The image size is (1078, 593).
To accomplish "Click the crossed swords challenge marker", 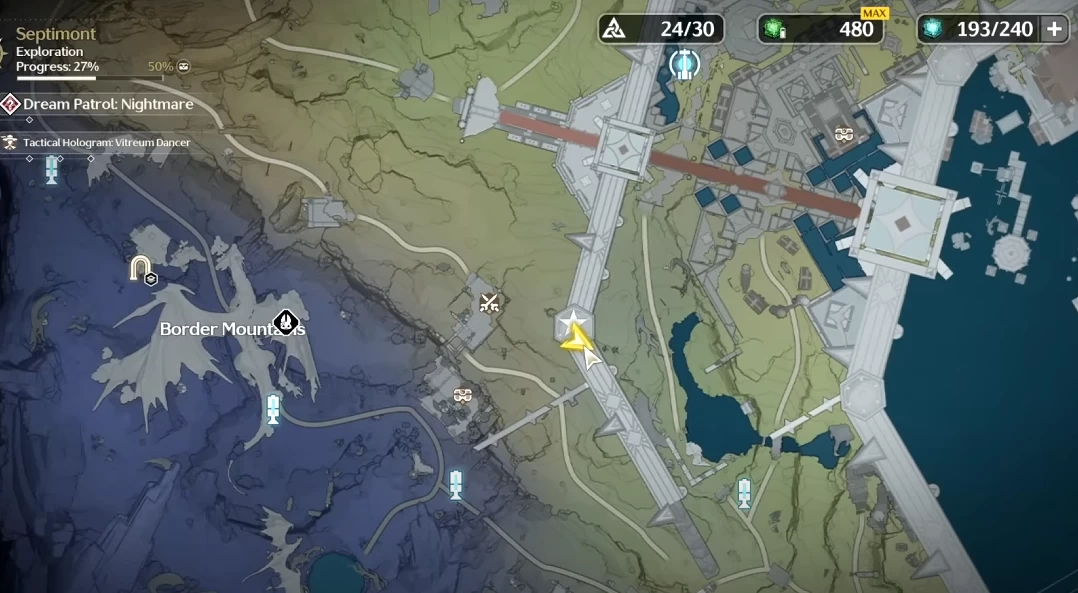I will tap(489, 303).
